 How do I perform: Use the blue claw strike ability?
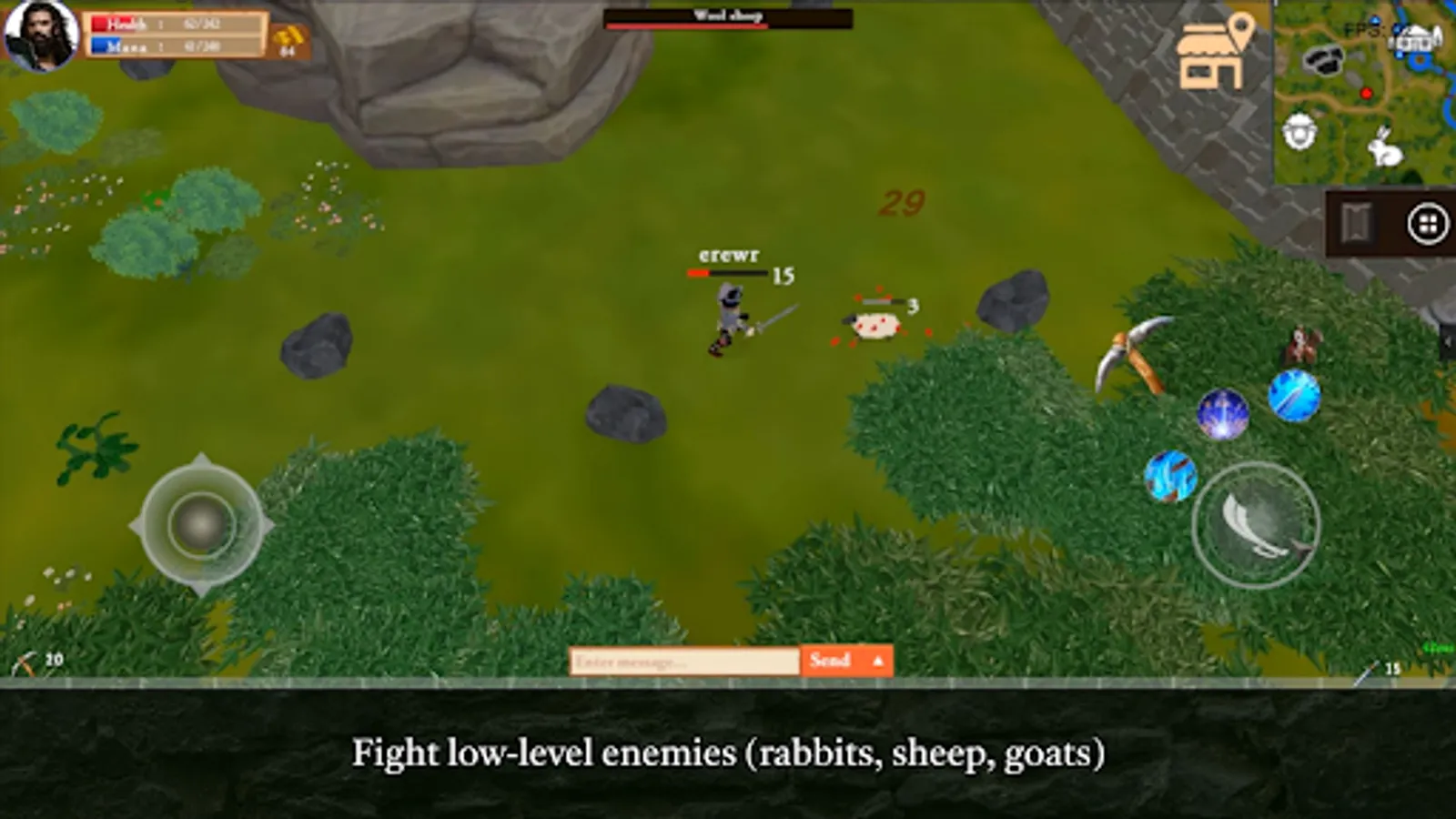[1171, 475]
